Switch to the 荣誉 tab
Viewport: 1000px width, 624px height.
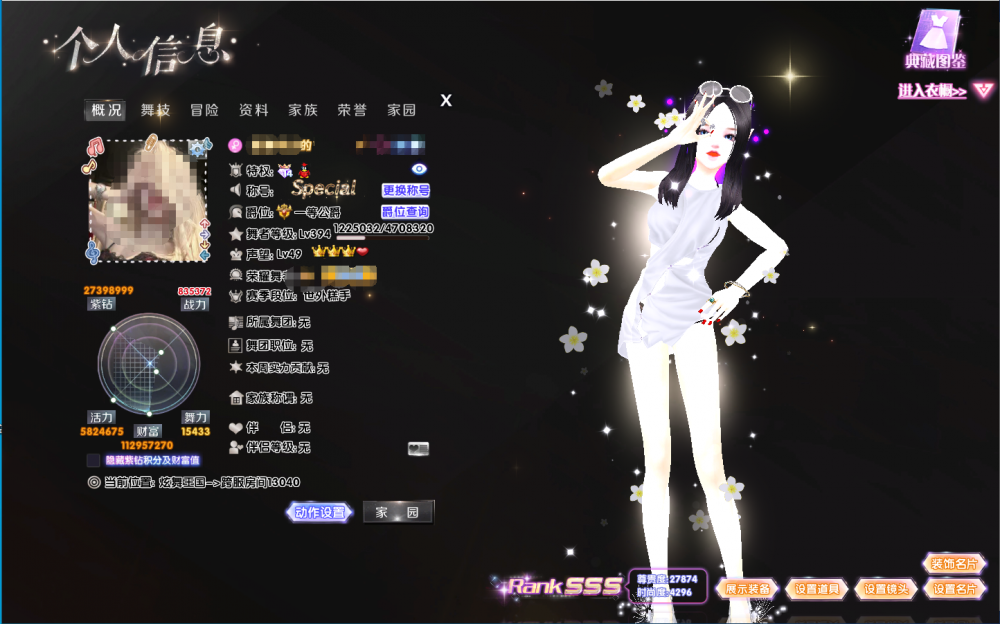click(352, 110)
